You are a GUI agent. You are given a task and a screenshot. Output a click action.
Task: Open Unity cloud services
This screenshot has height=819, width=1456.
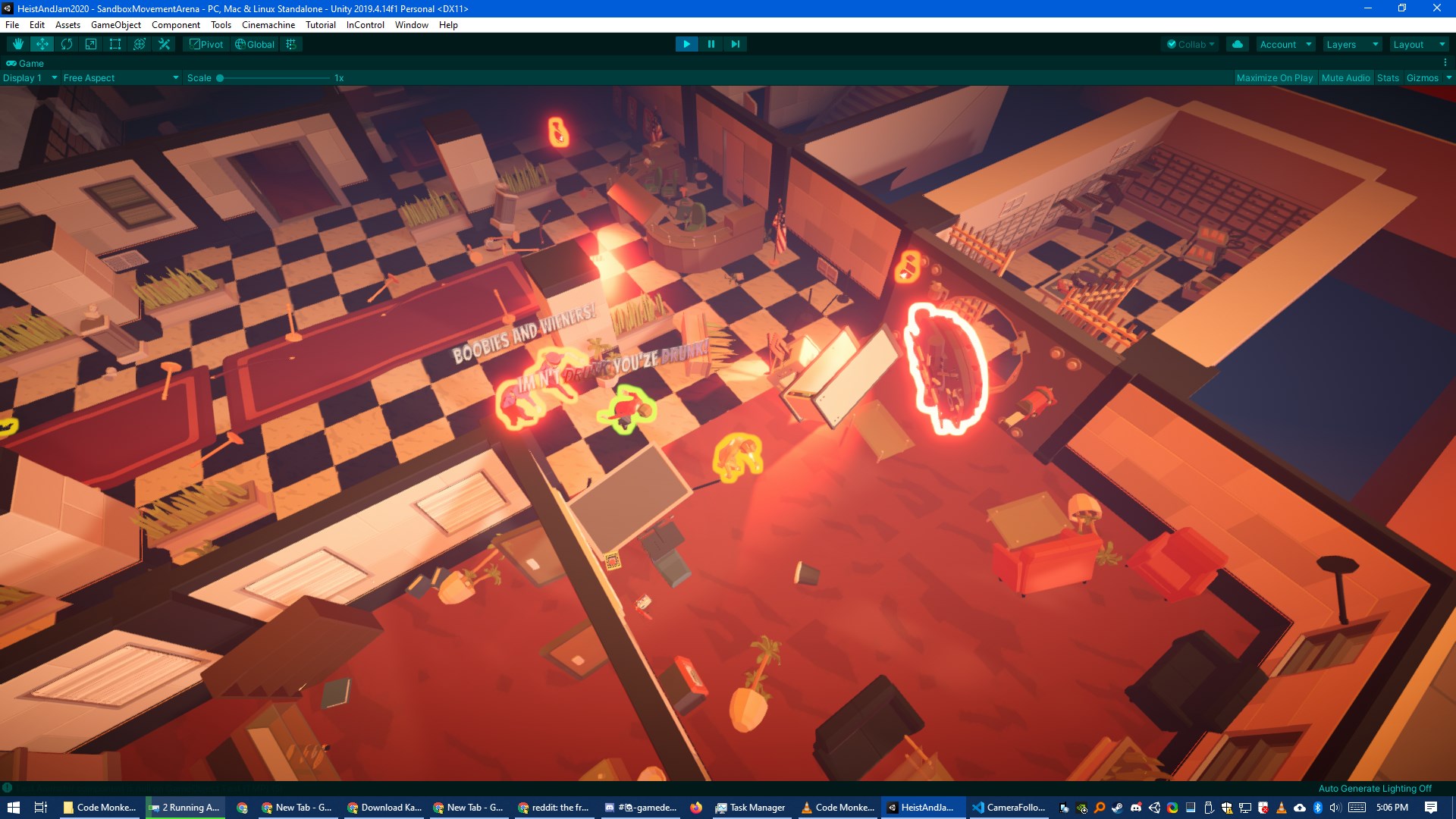[1238, 44]
